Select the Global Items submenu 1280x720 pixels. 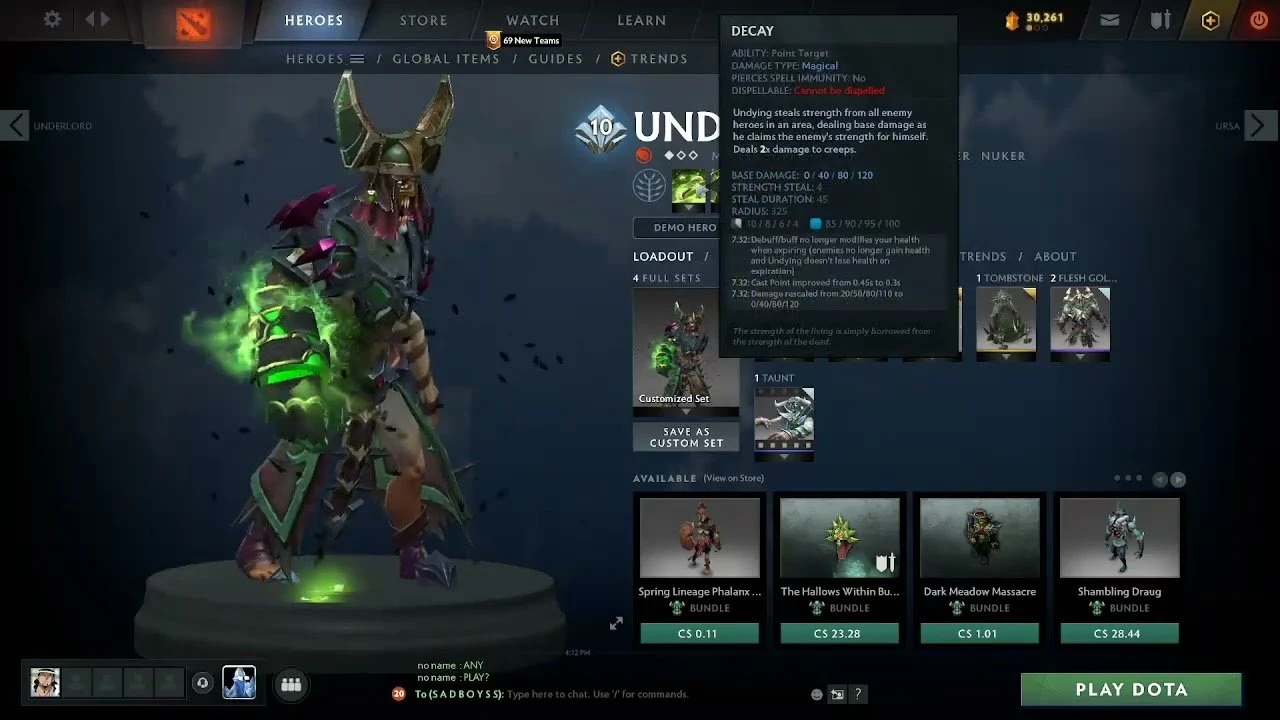[x=445, y=59]
